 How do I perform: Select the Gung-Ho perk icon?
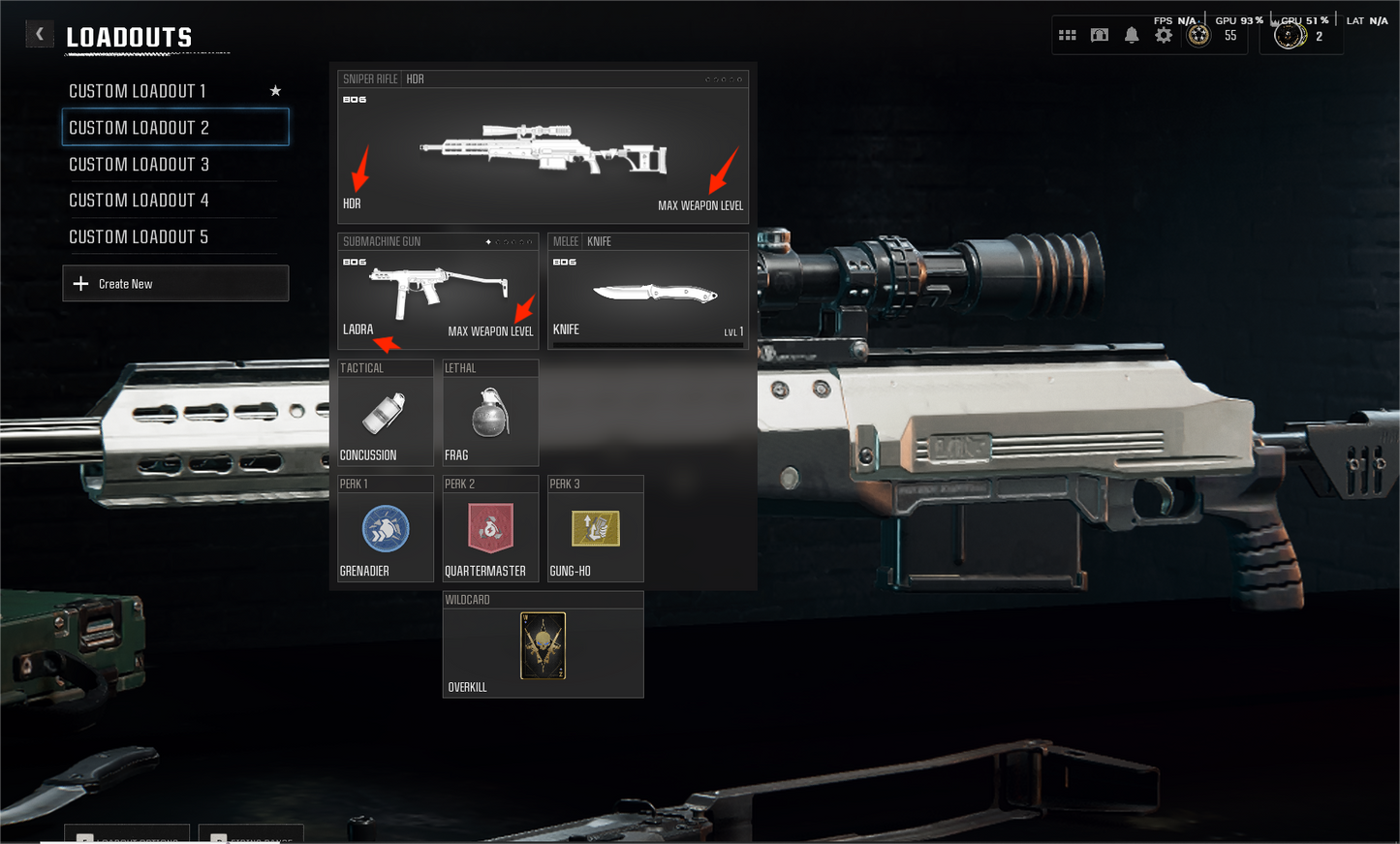click(595, 528)
